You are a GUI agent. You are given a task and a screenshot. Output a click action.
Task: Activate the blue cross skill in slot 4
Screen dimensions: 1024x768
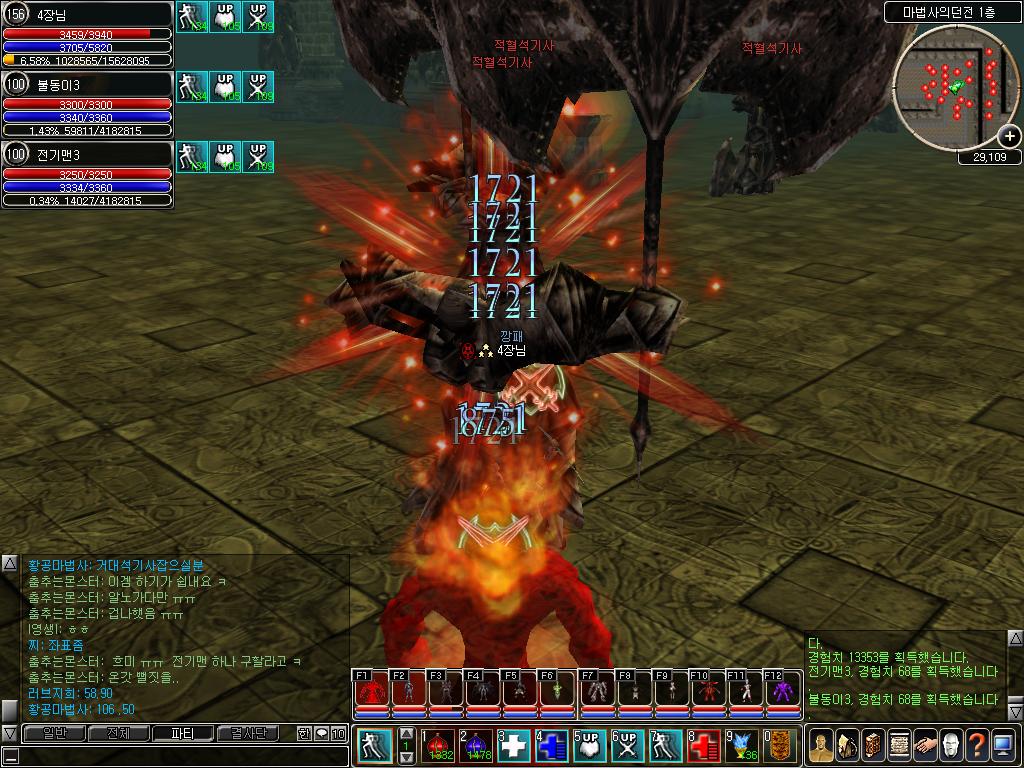pos(552,746)
